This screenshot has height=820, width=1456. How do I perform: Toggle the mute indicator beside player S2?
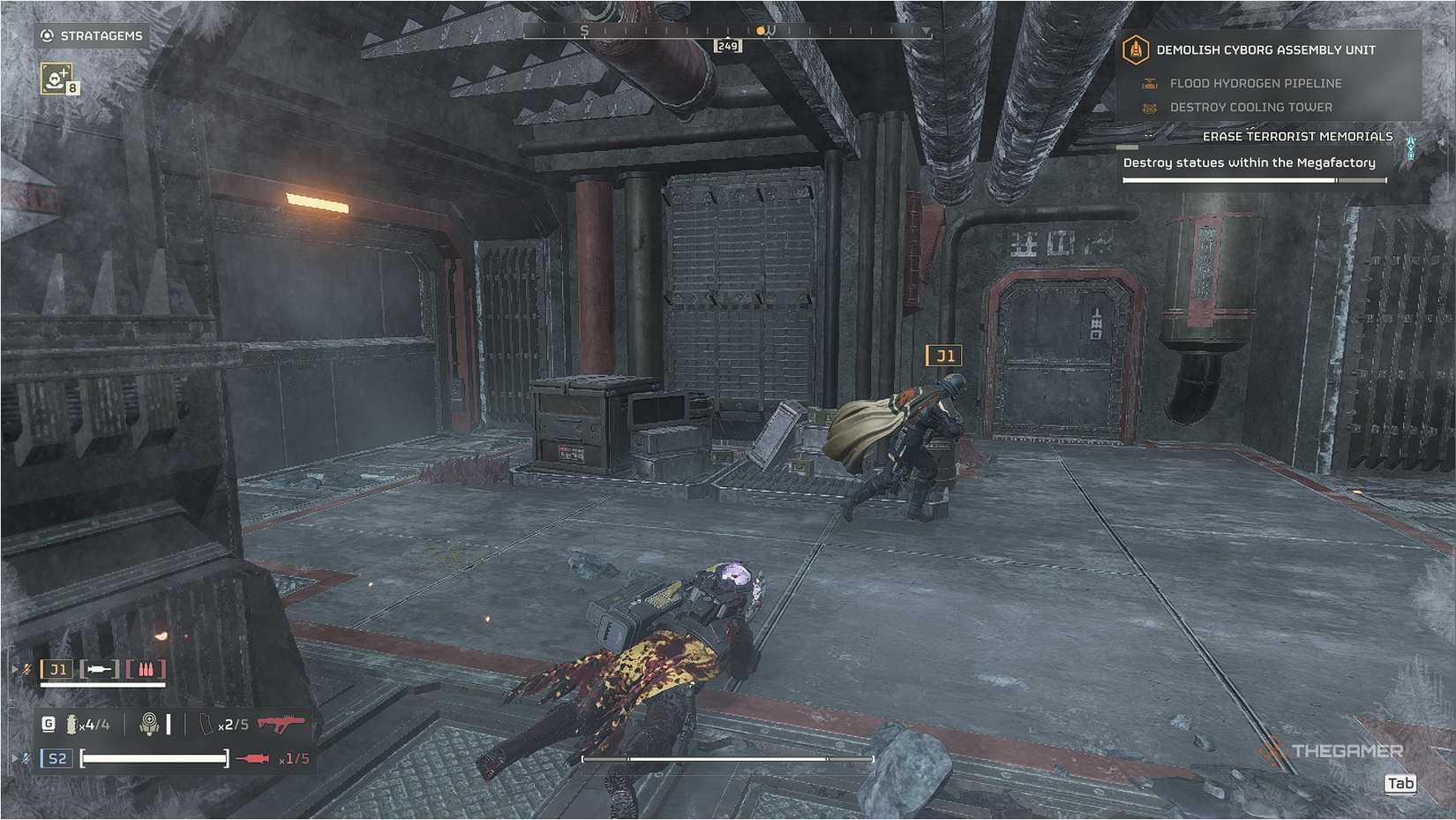pyautogui.click(x=25, y=759)
